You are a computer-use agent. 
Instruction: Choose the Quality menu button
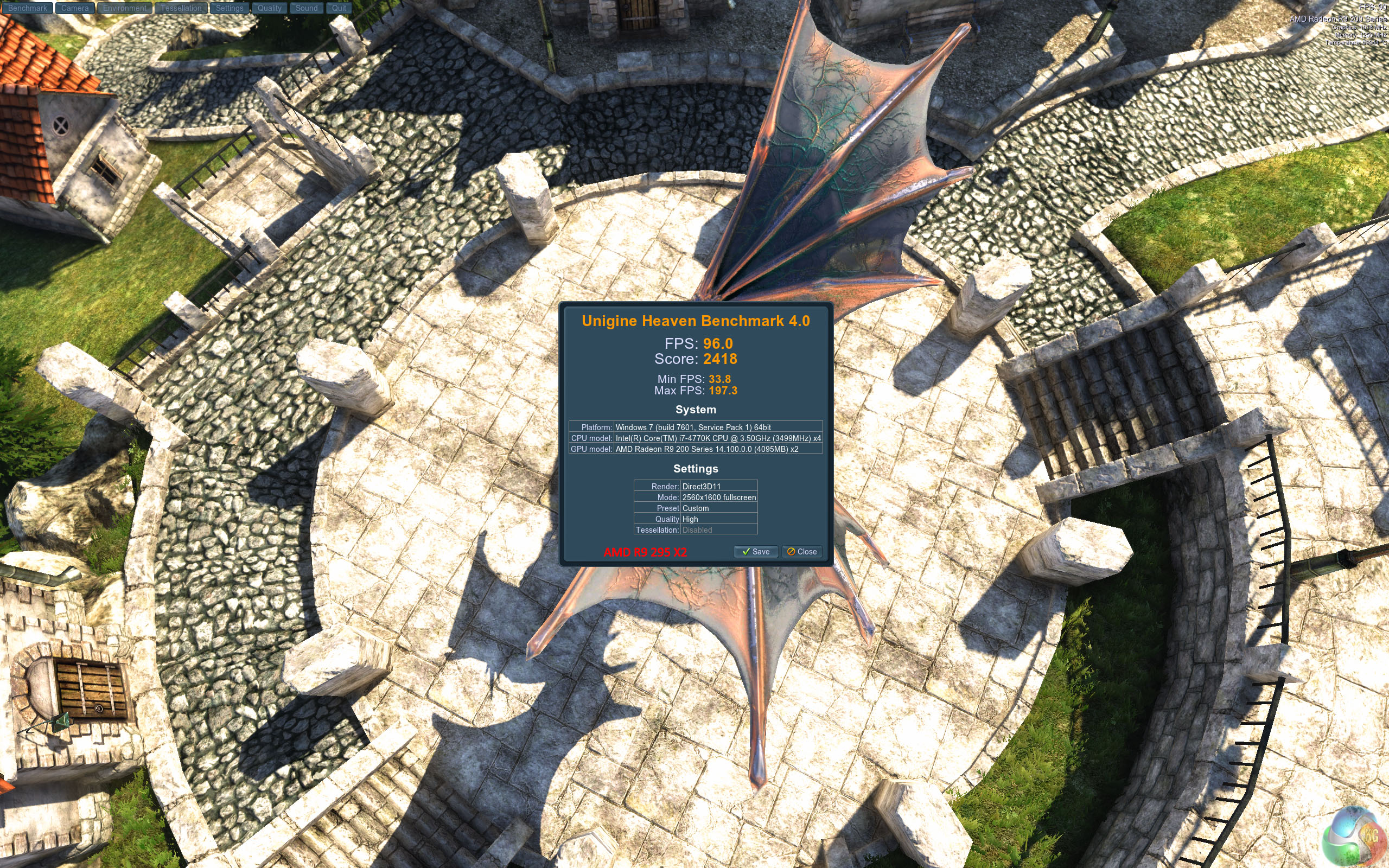(269, 8)
